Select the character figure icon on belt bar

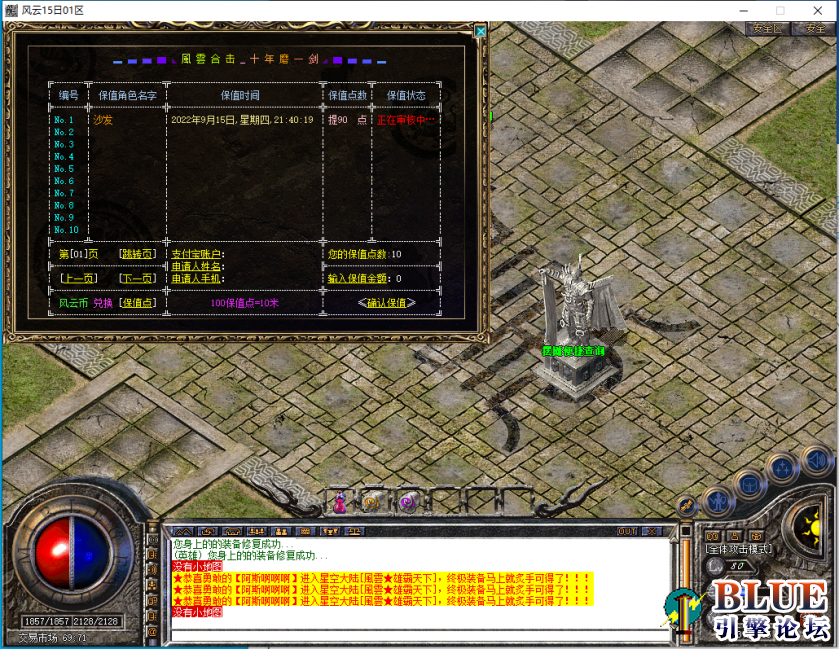(x=340, y=502)
